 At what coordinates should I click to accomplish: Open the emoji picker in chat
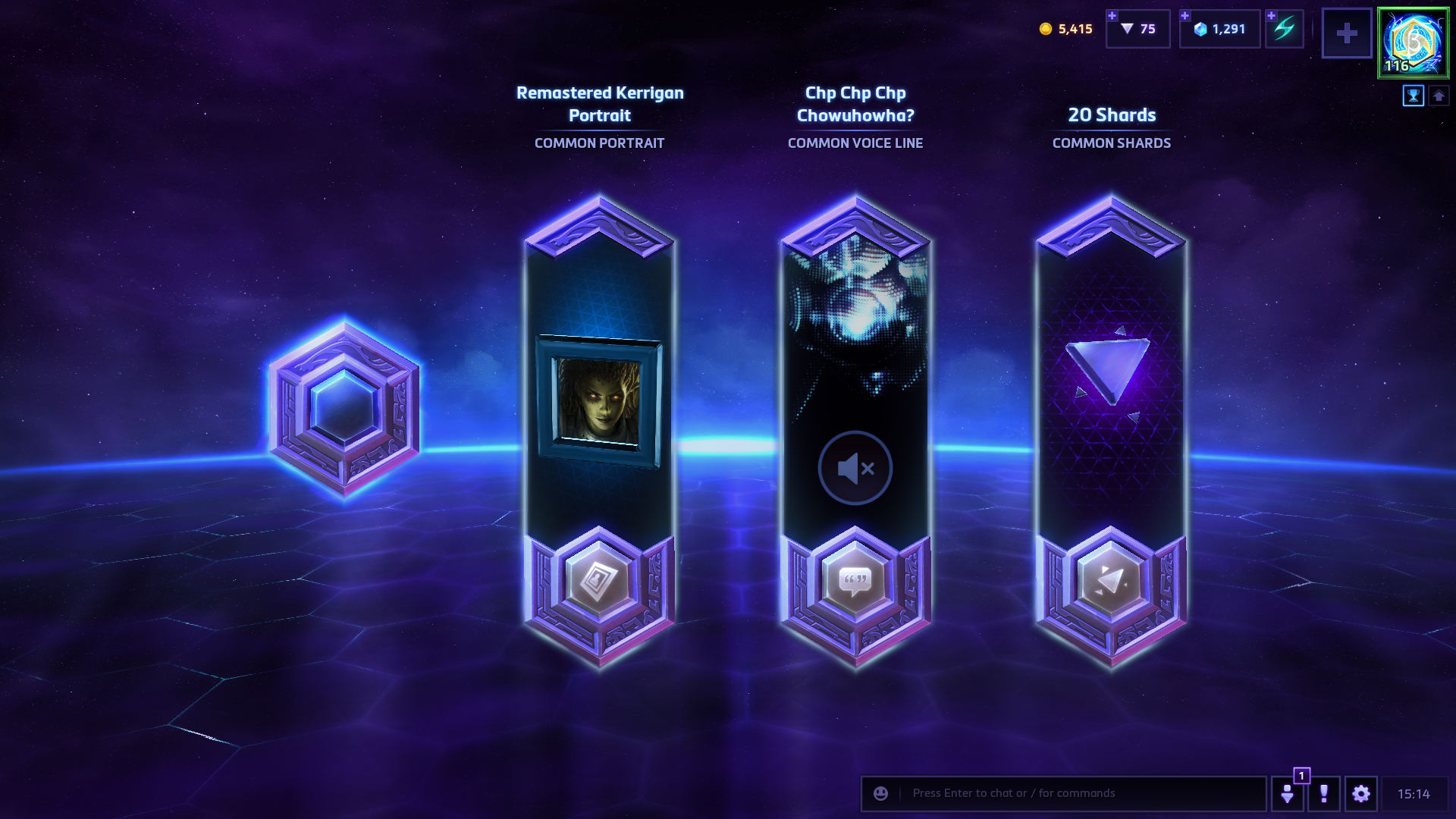click(x=880, y=793)
